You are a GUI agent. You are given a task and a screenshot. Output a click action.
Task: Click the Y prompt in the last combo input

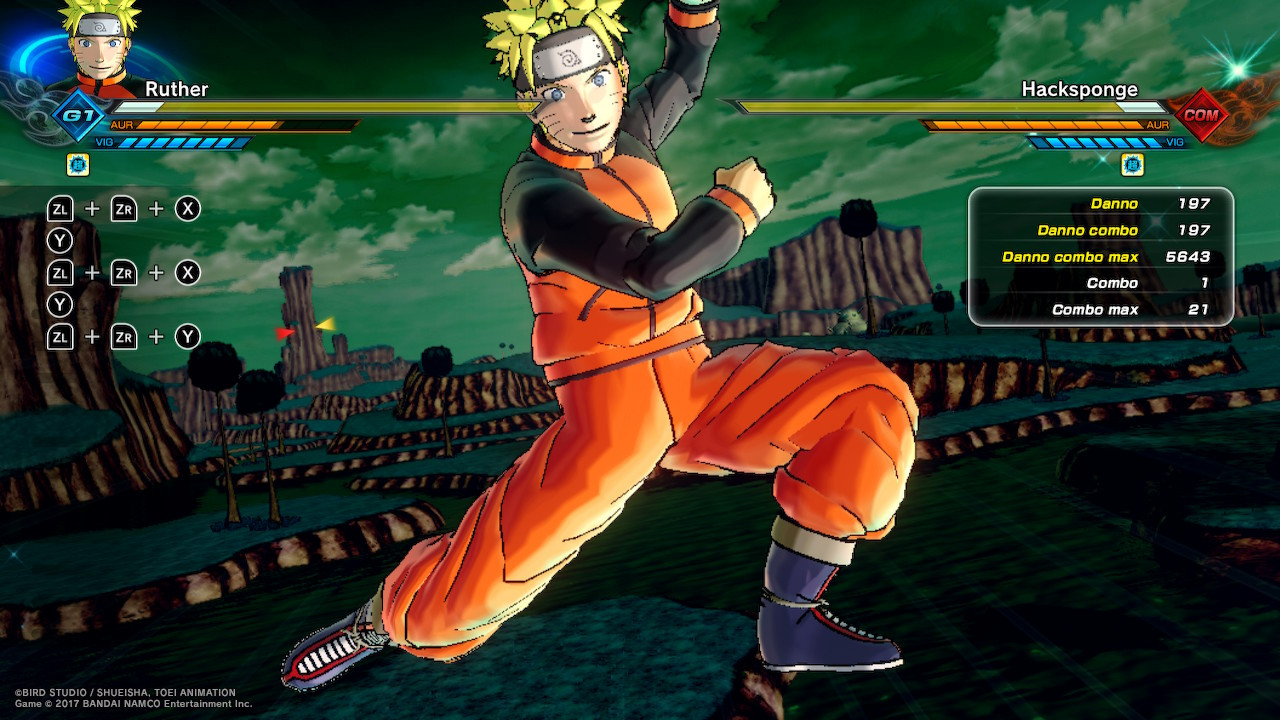pyautogui.click(x=188, y=337)
